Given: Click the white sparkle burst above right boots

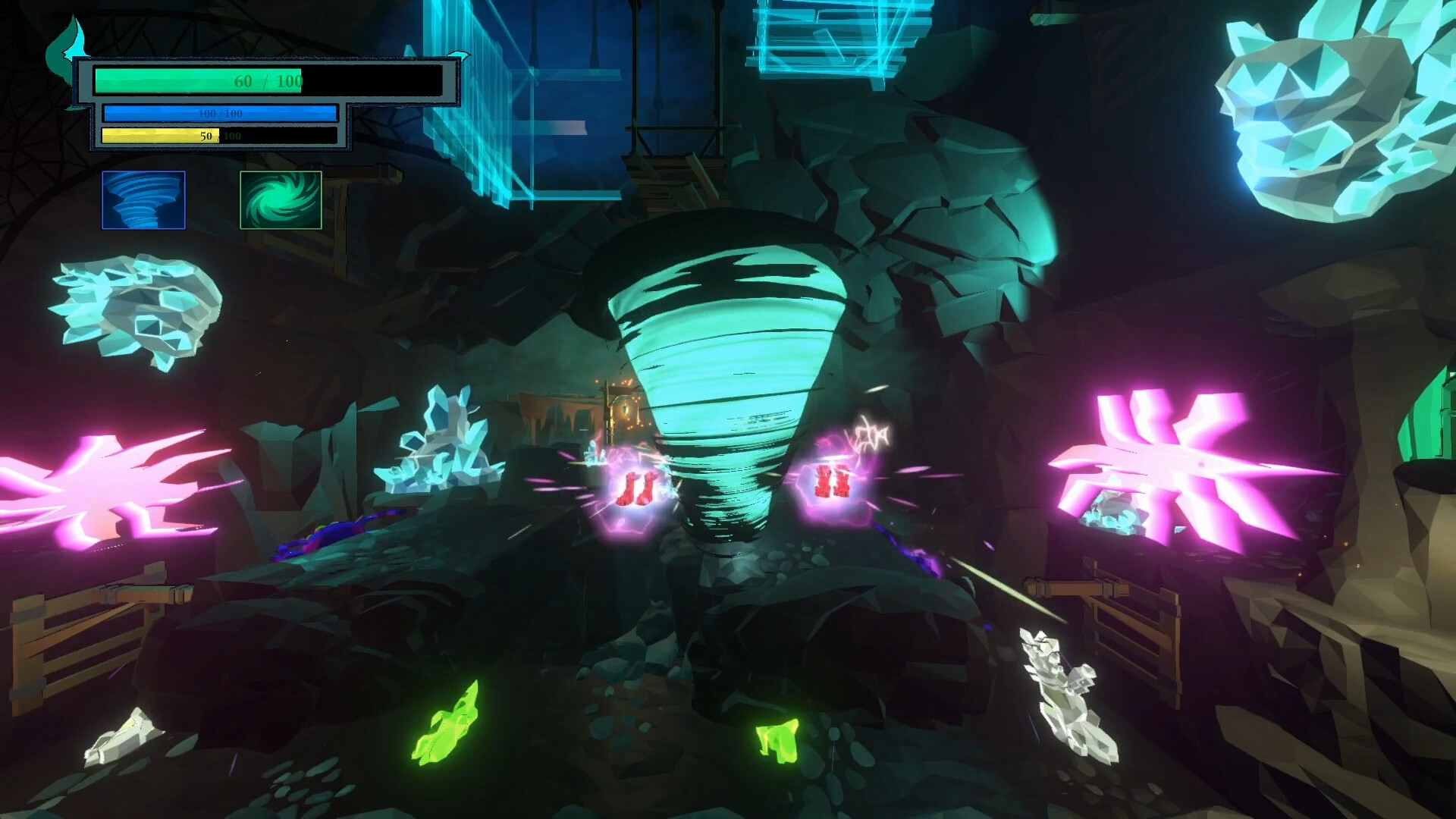Looking at the screenshot, I should tap(868, 432).
